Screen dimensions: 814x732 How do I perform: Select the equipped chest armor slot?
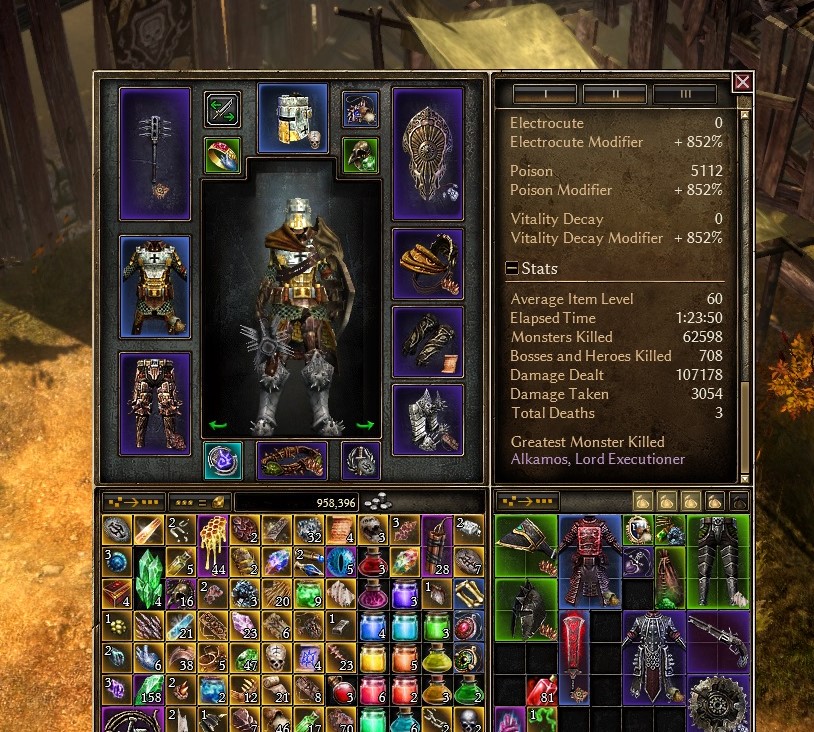[155, 287]
